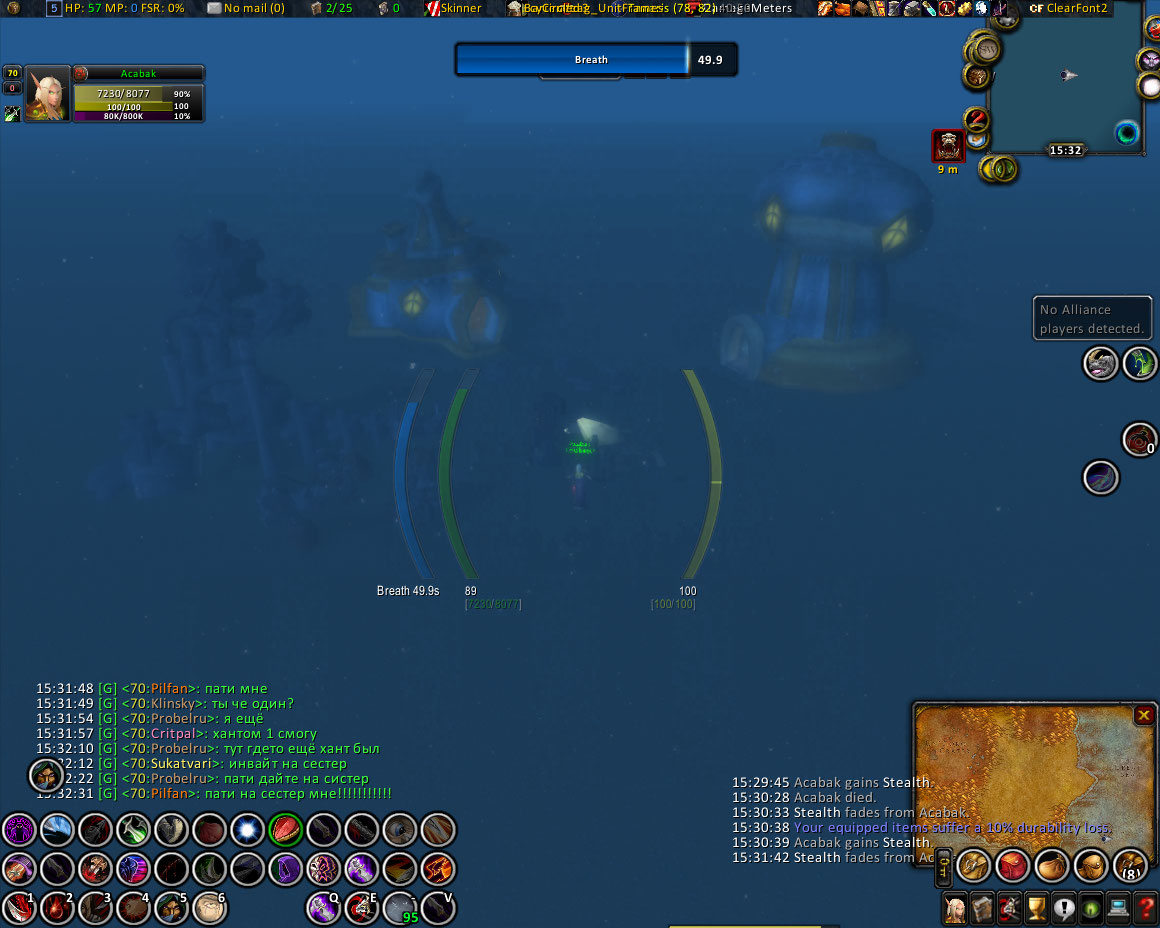1160x928 pixels.
Task: Select the Acabak player portrait
Action: coord(48,94)
